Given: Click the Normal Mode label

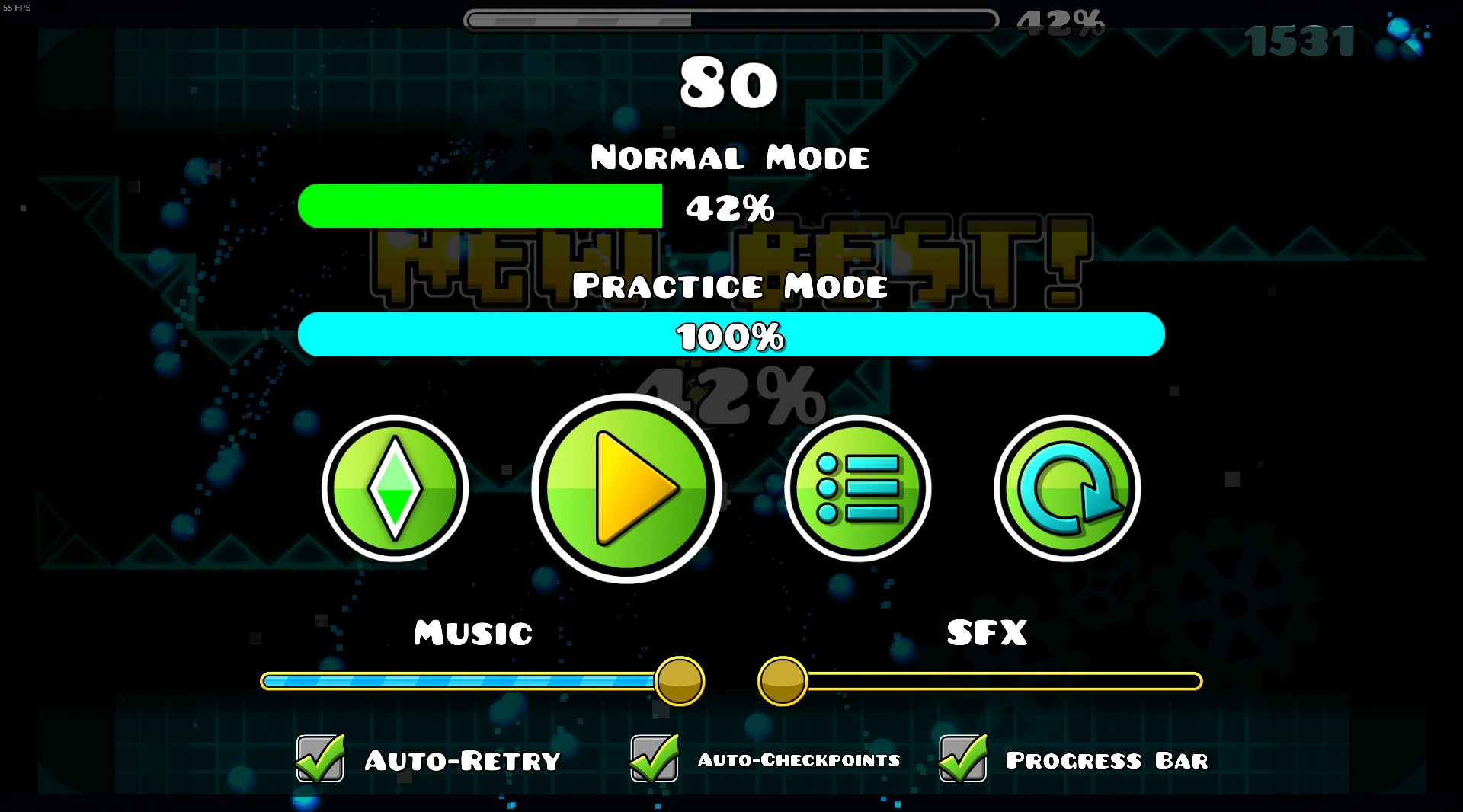Looking at the screenshot, I should click(x=729, y=158).
